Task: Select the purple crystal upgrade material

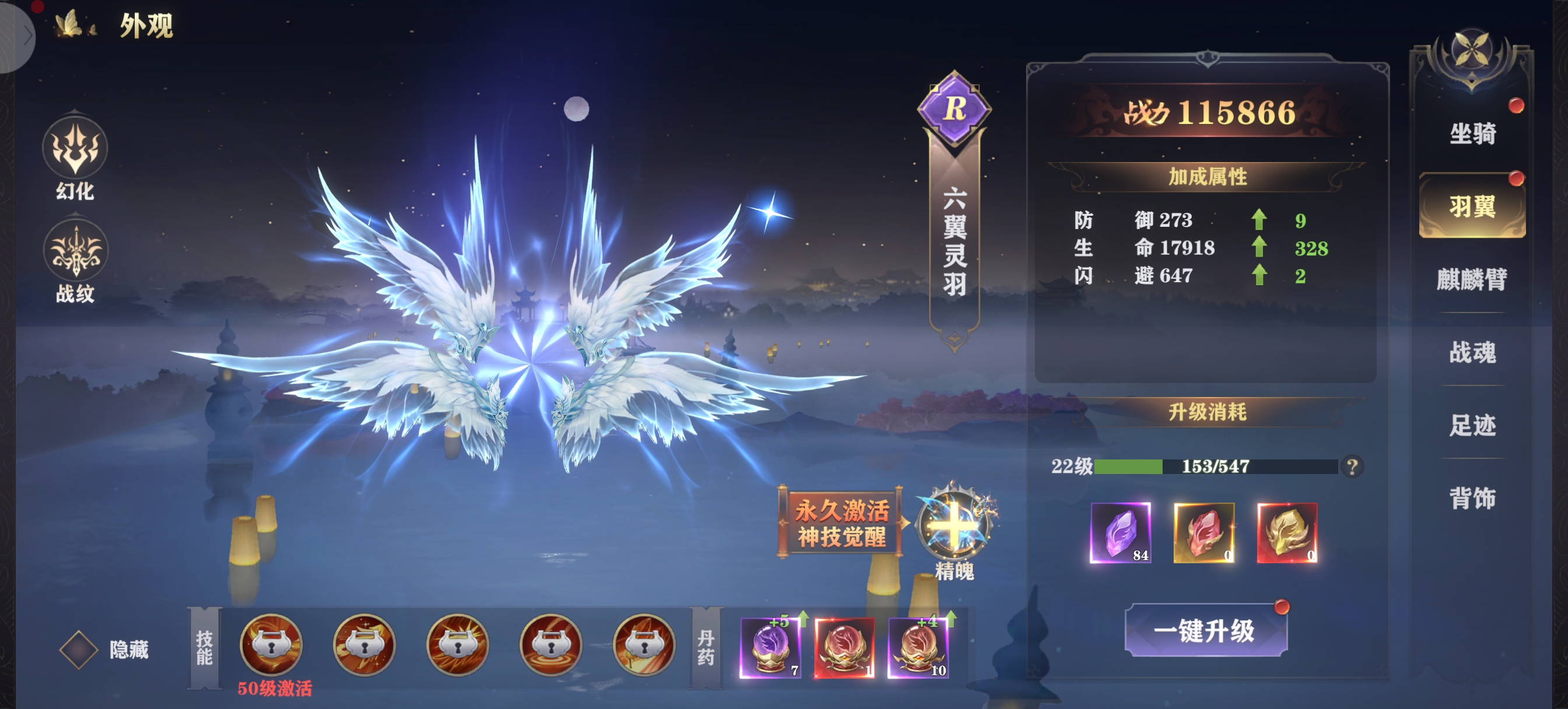Action: coord(1120,532)
